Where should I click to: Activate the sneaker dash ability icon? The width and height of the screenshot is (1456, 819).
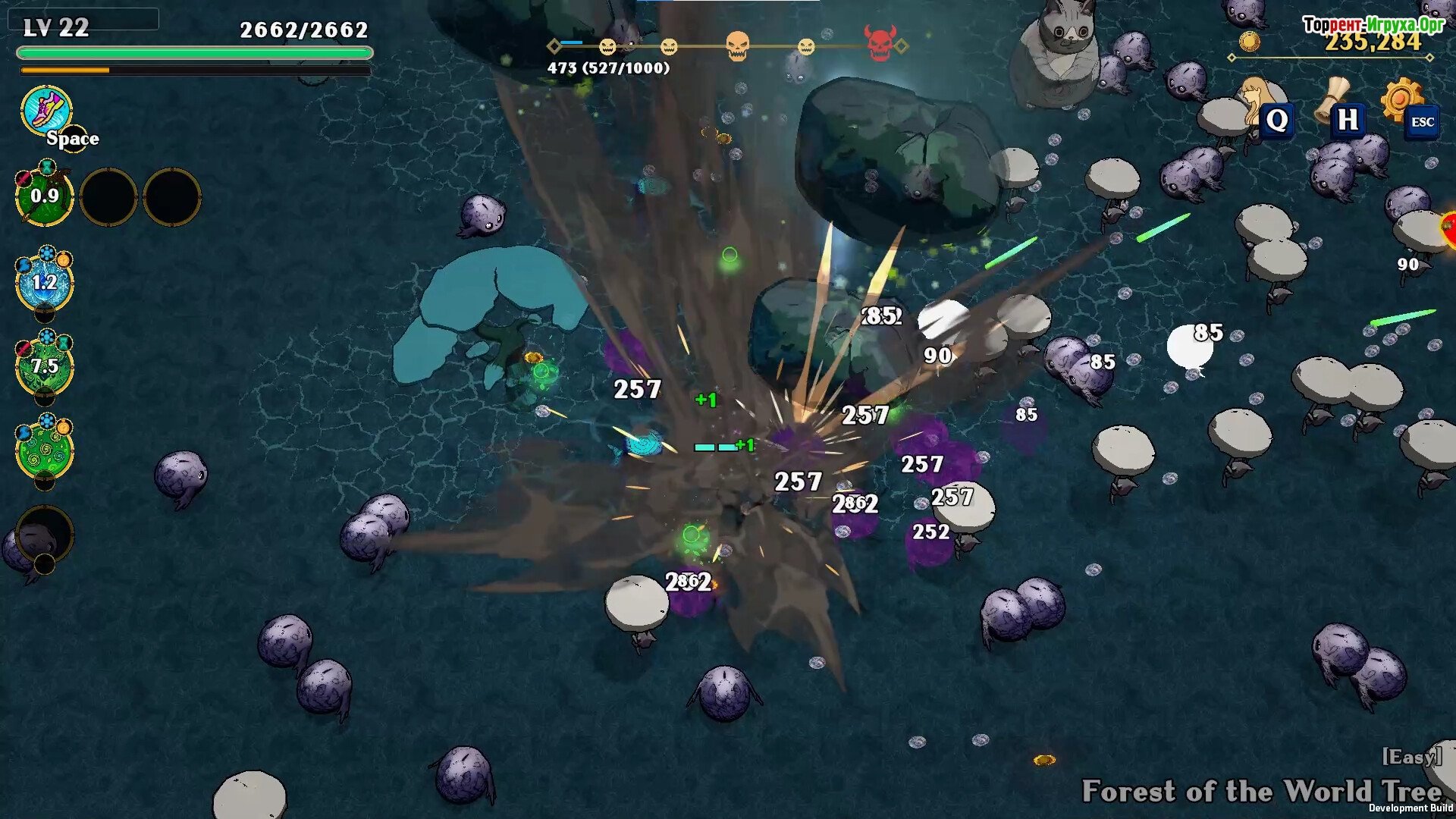[x=47, y=111]
